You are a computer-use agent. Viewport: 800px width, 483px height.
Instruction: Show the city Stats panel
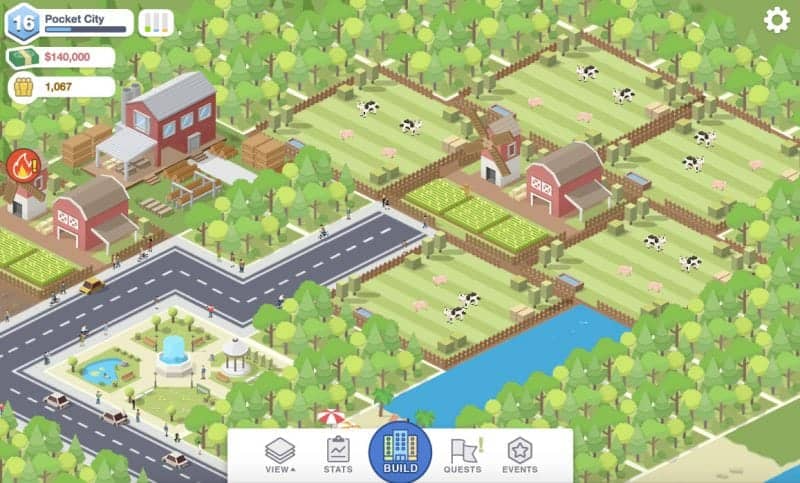(x=338, y=455)
